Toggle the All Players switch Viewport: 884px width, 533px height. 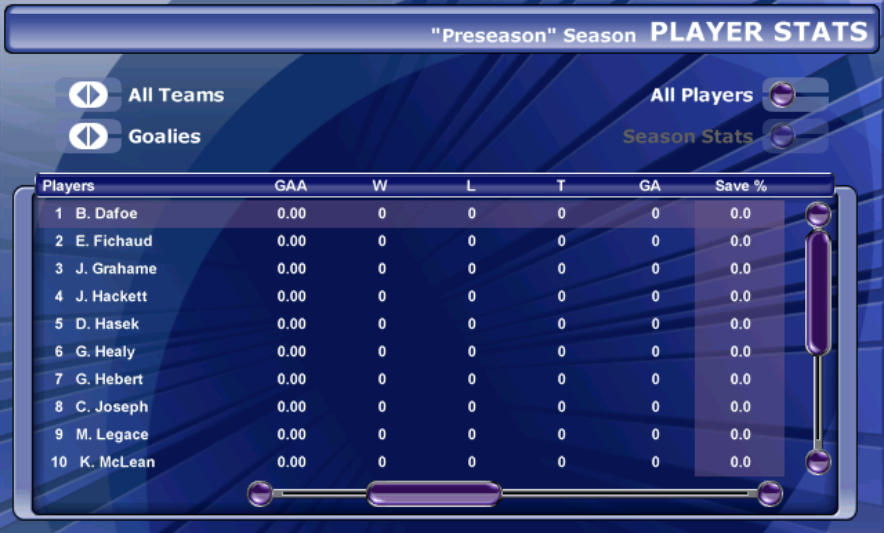pyautogui.click(x=783, y=95)
